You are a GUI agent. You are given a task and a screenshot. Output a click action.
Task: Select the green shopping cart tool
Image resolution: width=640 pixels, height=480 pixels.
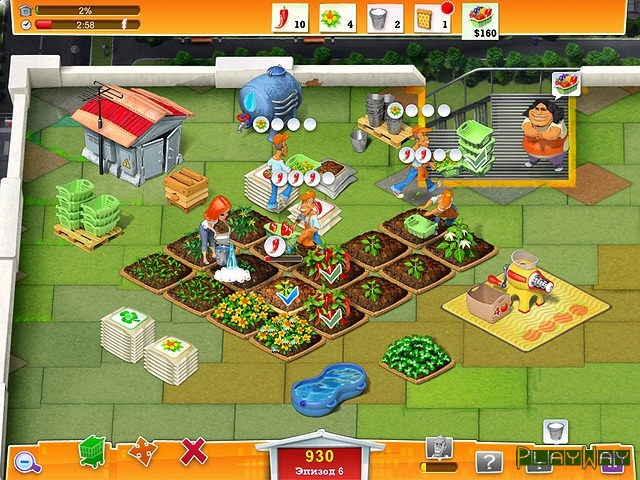tap(93, 451)
